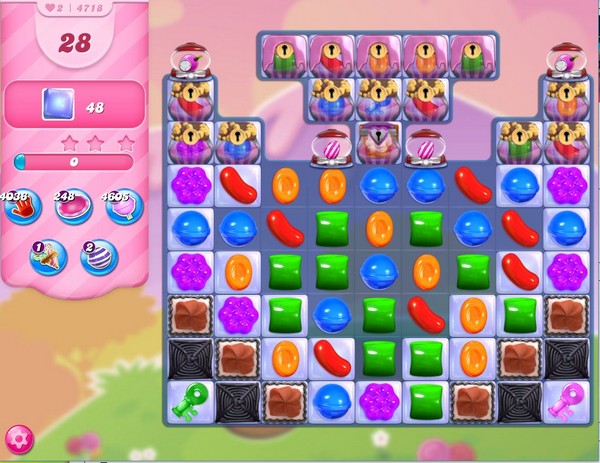Select the pink sugar key tile

(x=567, y=401)
